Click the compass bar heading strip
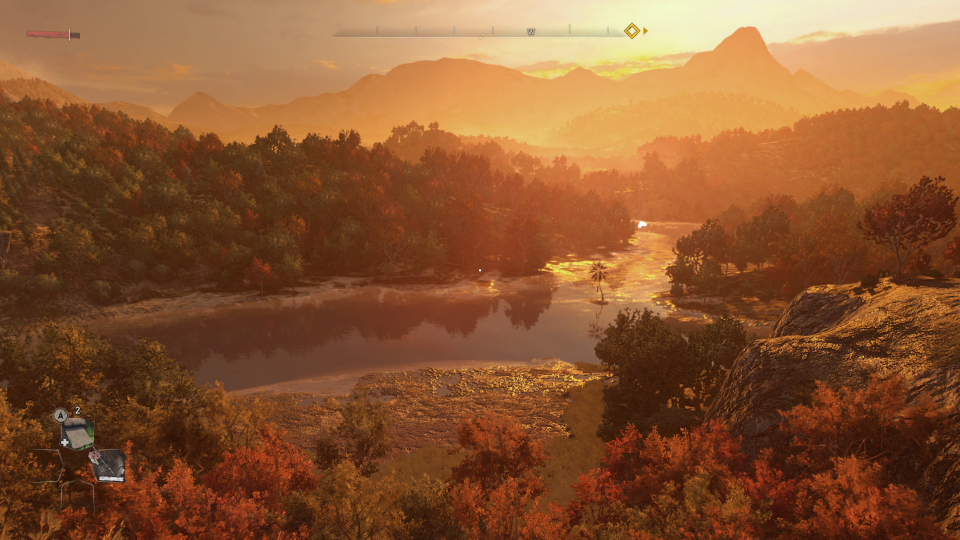This screenshot has height=540, width=960. [480, 32]
